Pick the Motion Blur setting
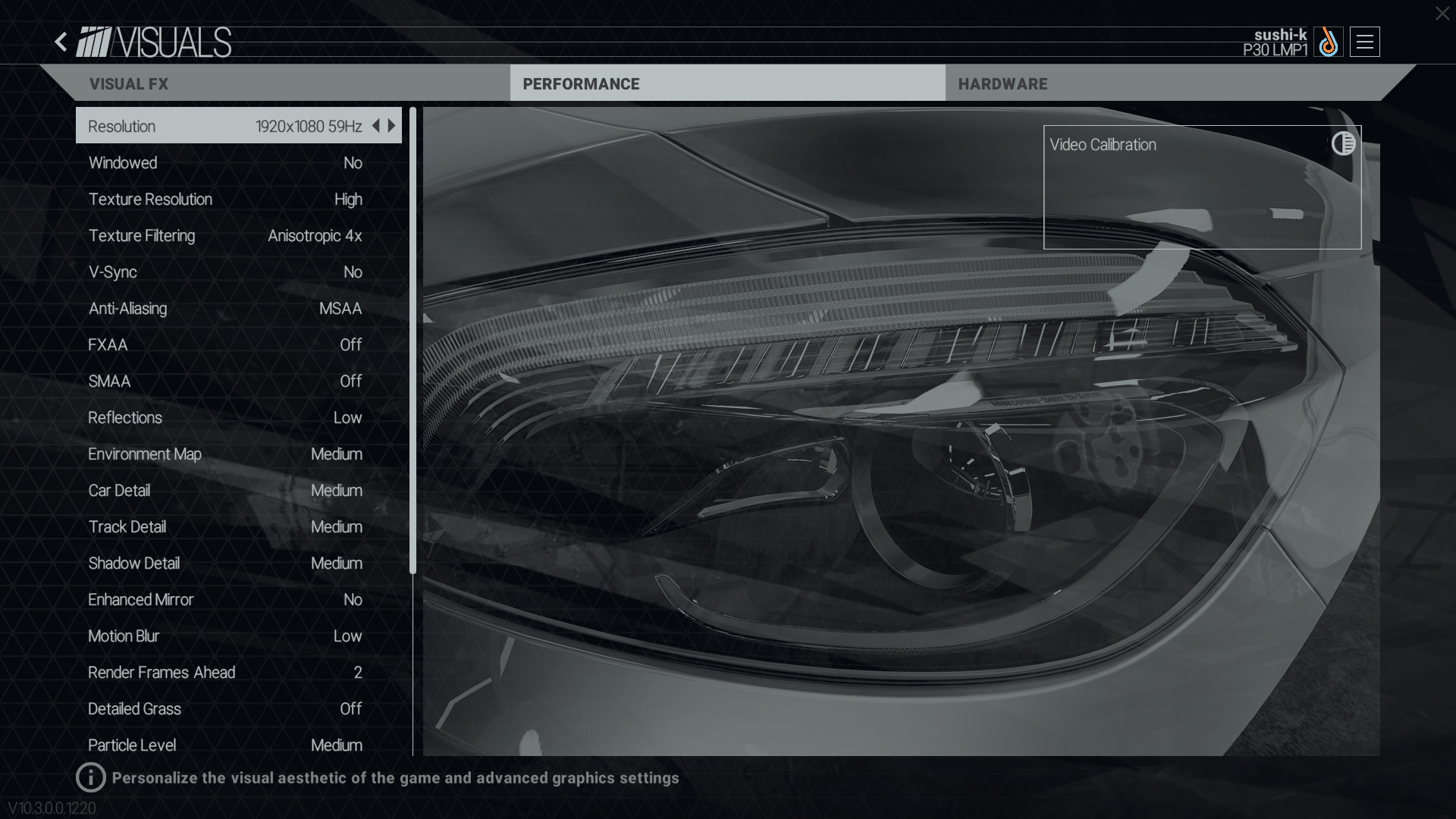This screenshot has height=819, width=1456. (225, 636)
